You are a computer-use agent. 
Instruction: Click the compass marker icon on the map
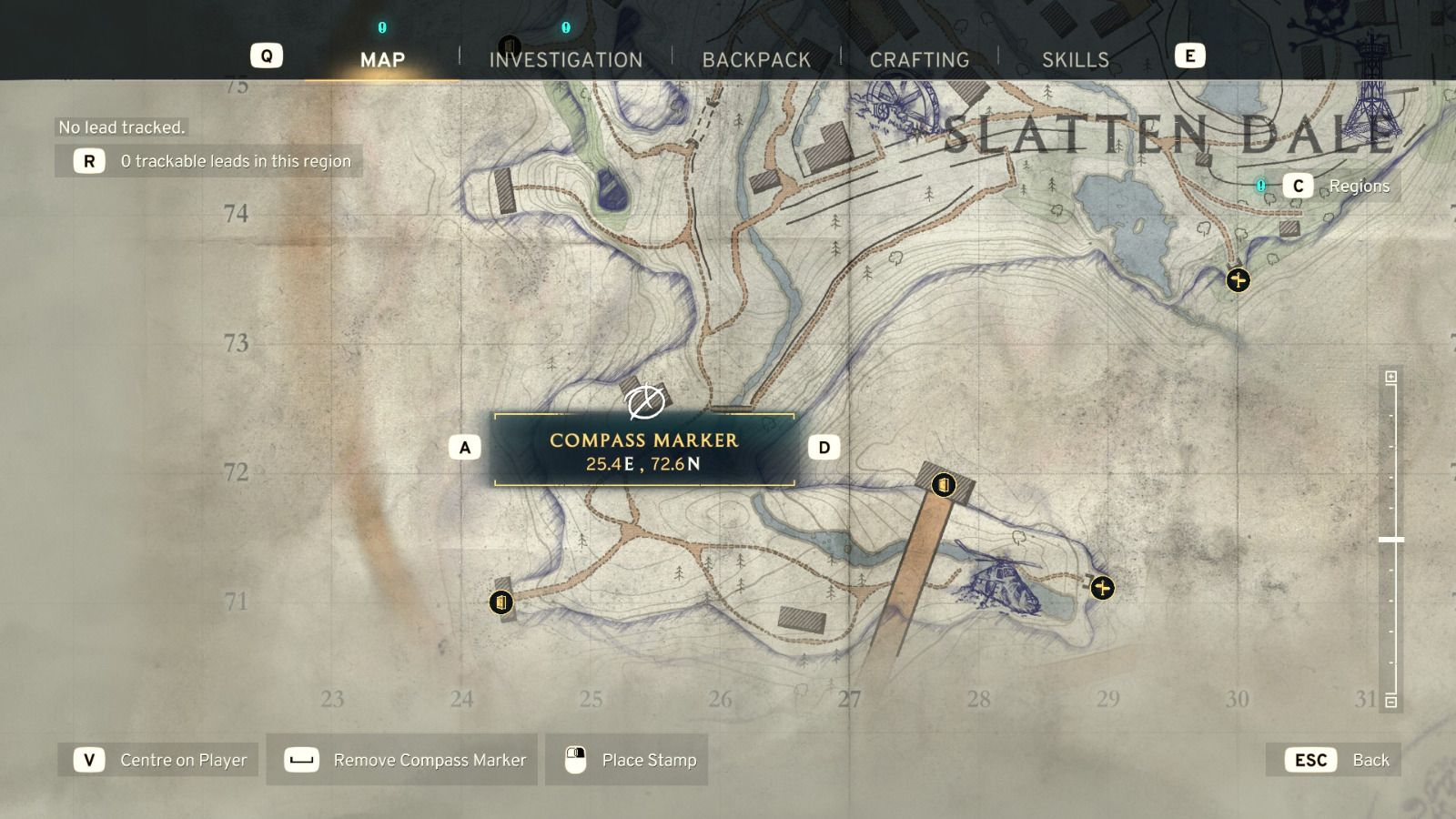(x=645, y=401)
